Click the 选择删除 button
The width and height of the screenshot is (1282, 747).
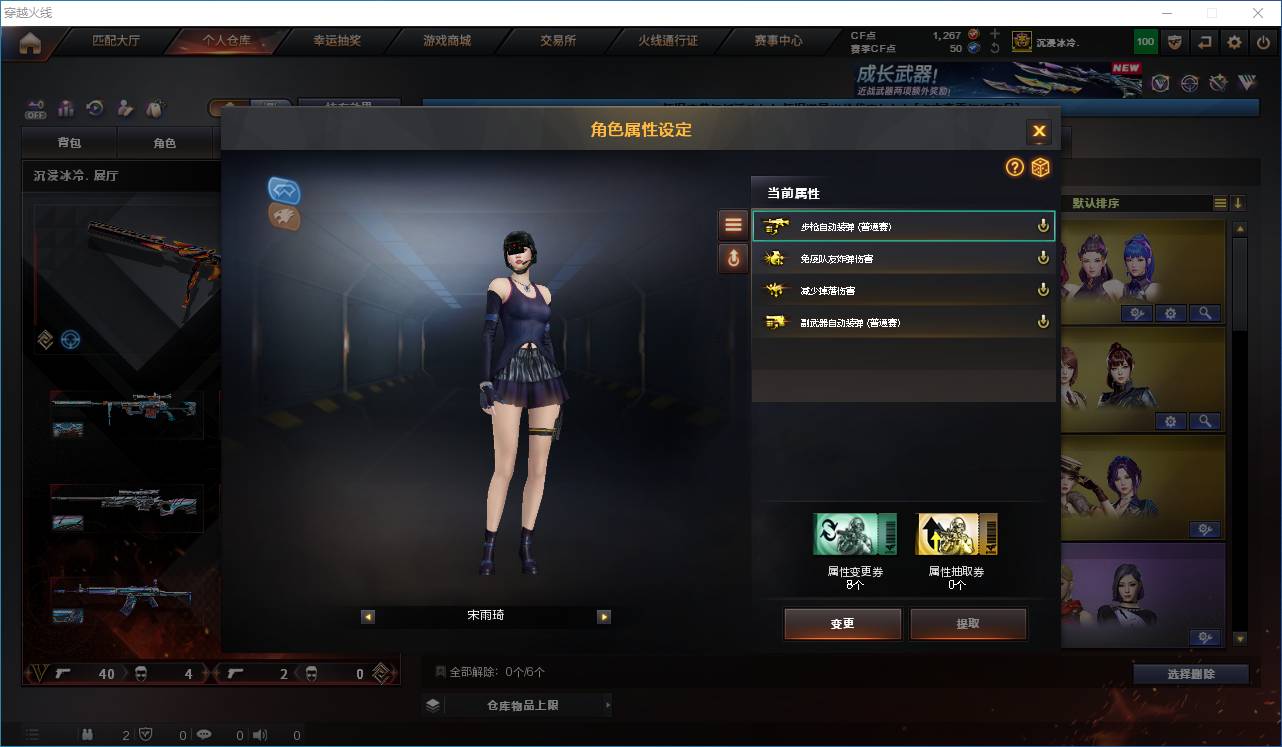[1191, 674]
